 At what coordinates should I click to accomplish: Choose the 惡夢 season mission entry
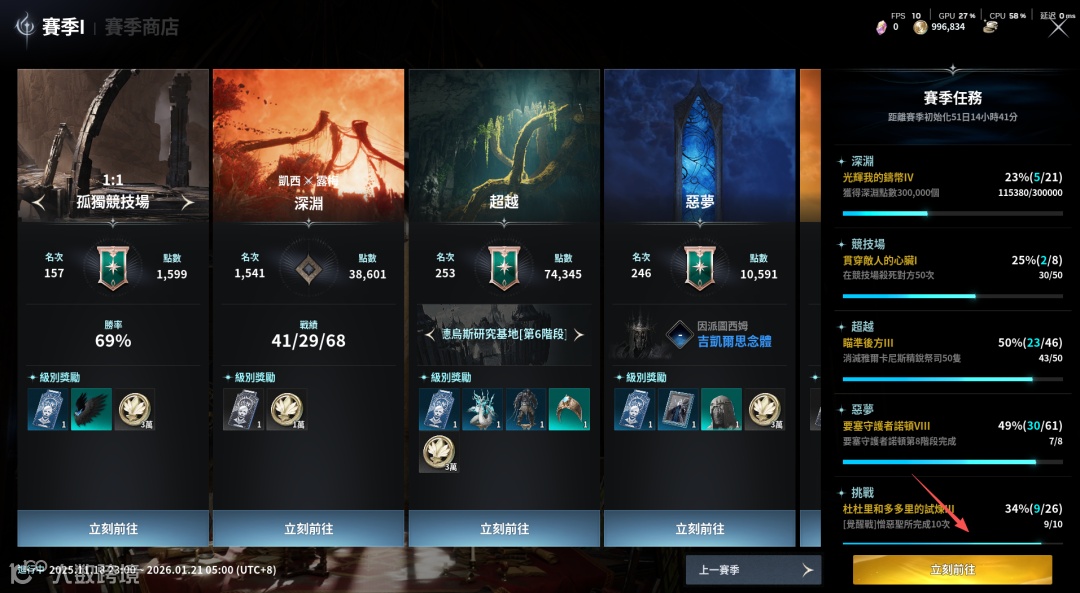951,431
